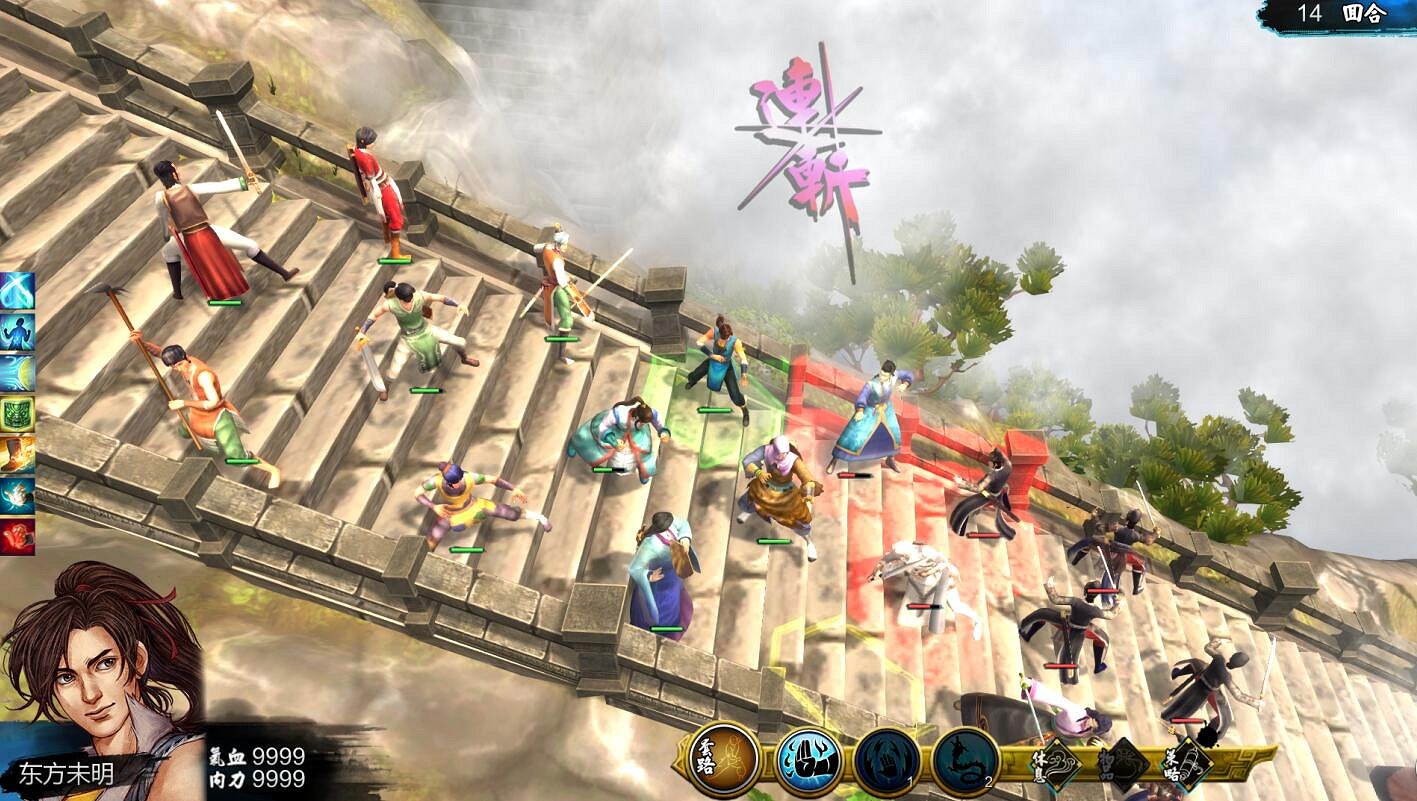Viewport: 1417px width, 801px height.
Task: Inspect the red clenched fist status icon
Action: click(17, 537)
